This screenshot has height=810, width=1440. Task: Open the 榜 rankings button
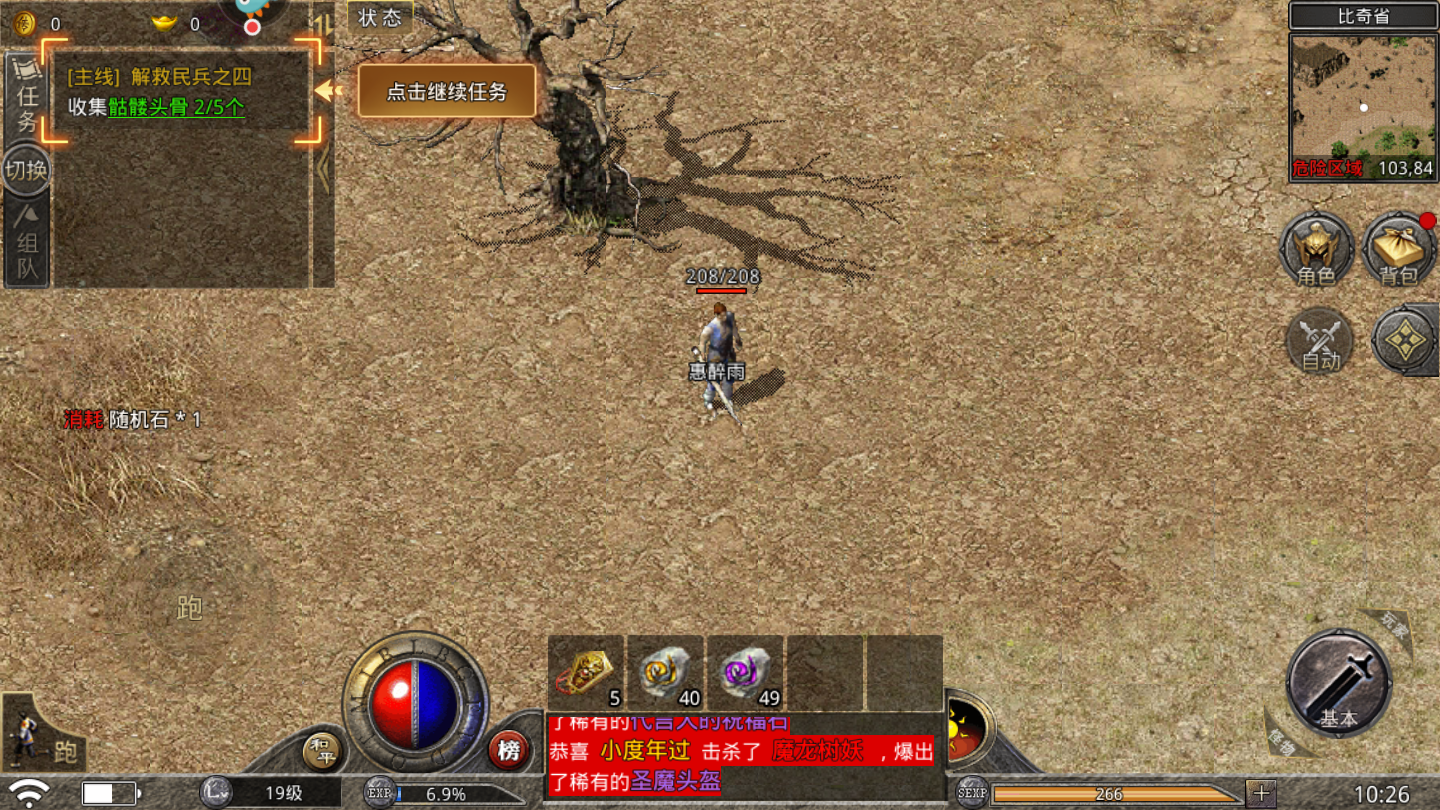click(x=509, y=750)
